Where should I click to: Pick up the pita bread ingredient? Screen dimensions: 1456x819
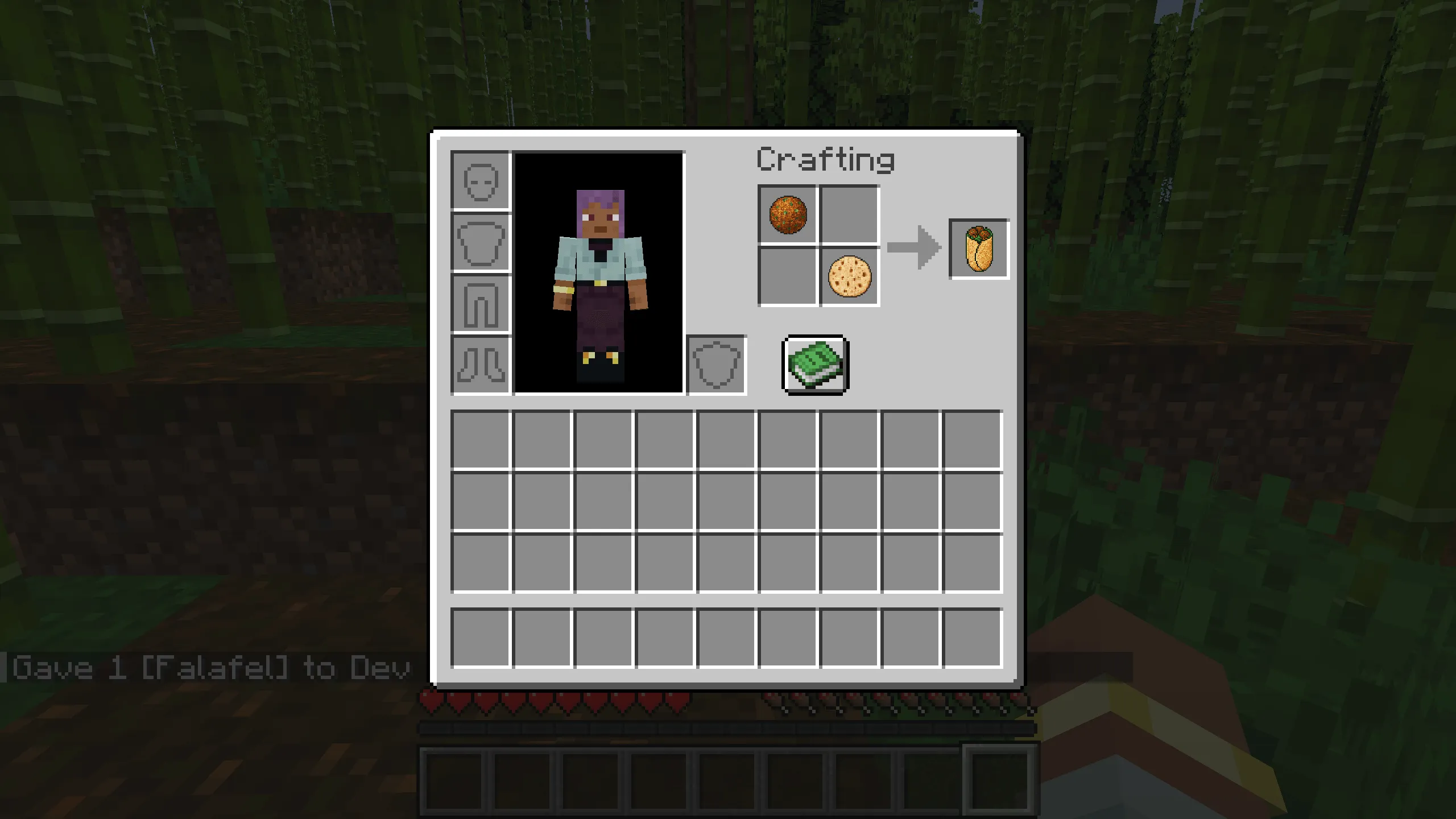(850, 276)
